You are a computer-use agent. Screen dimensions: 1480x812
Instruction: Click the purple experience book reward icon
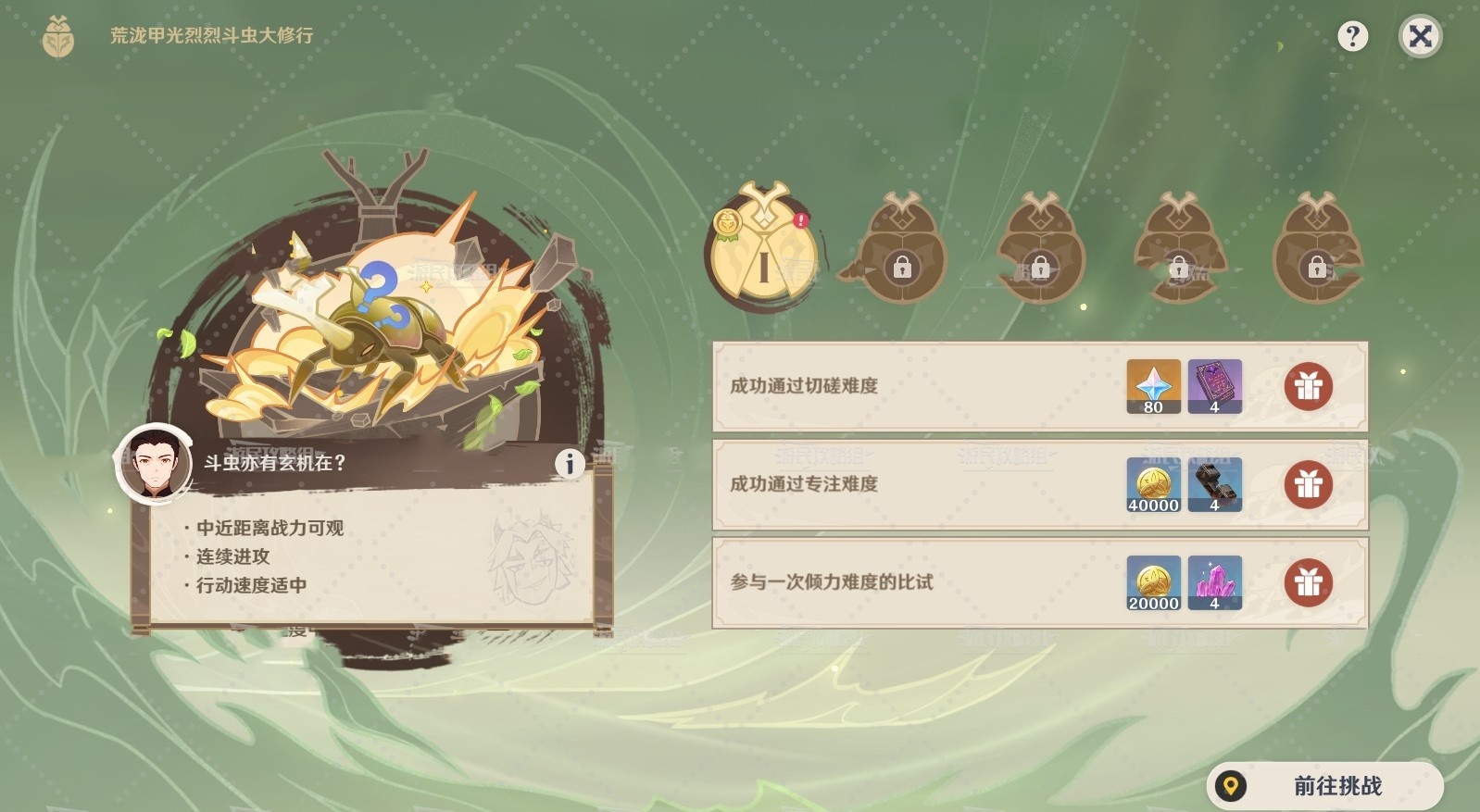pyautogui.click(x=1215, y=386)
